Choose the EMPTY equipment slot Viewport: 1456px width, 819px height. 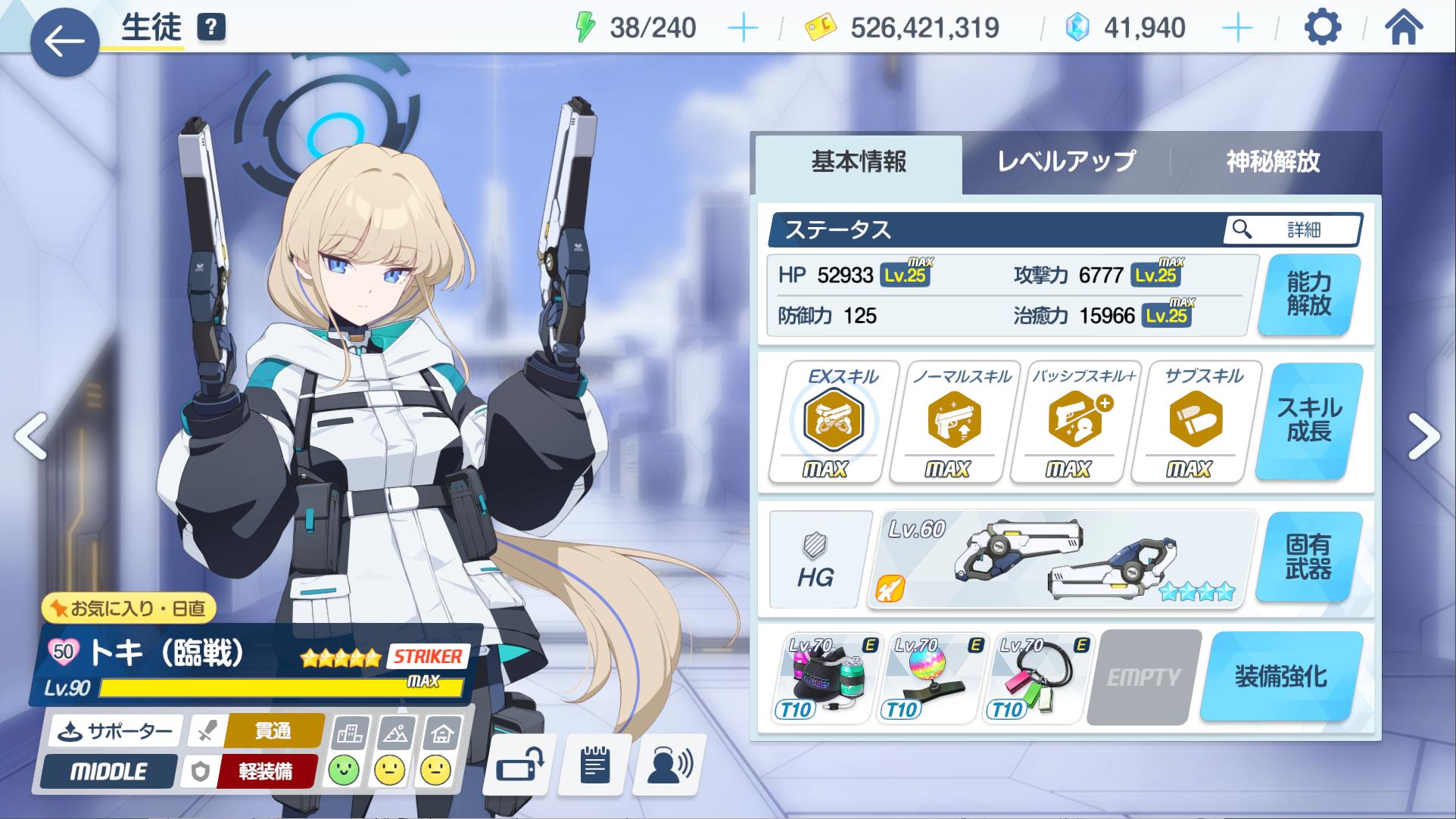(x=1143, y=677)
